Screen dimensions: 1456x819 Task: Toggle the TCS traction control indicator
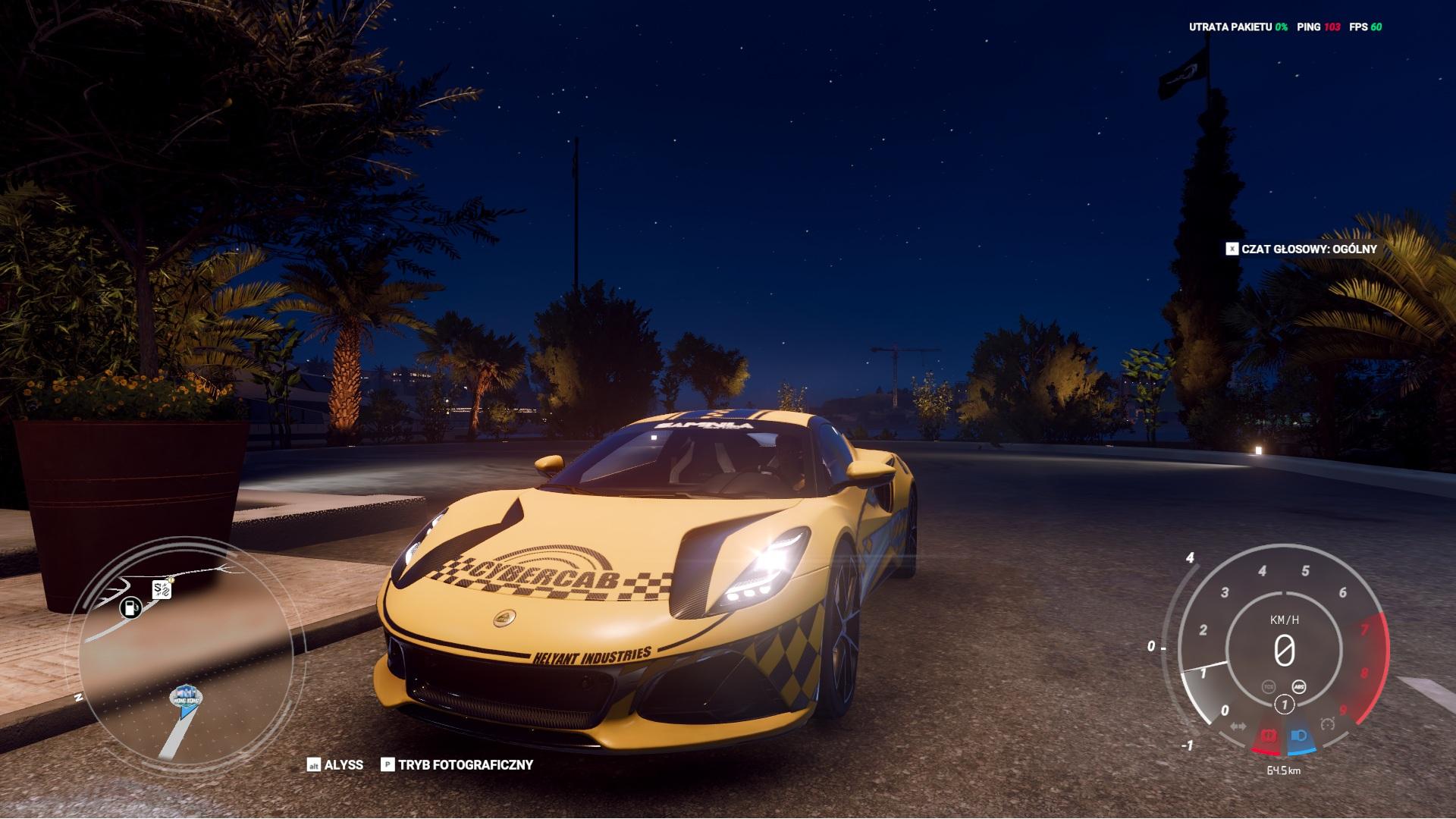click(x=1269, y=686)
